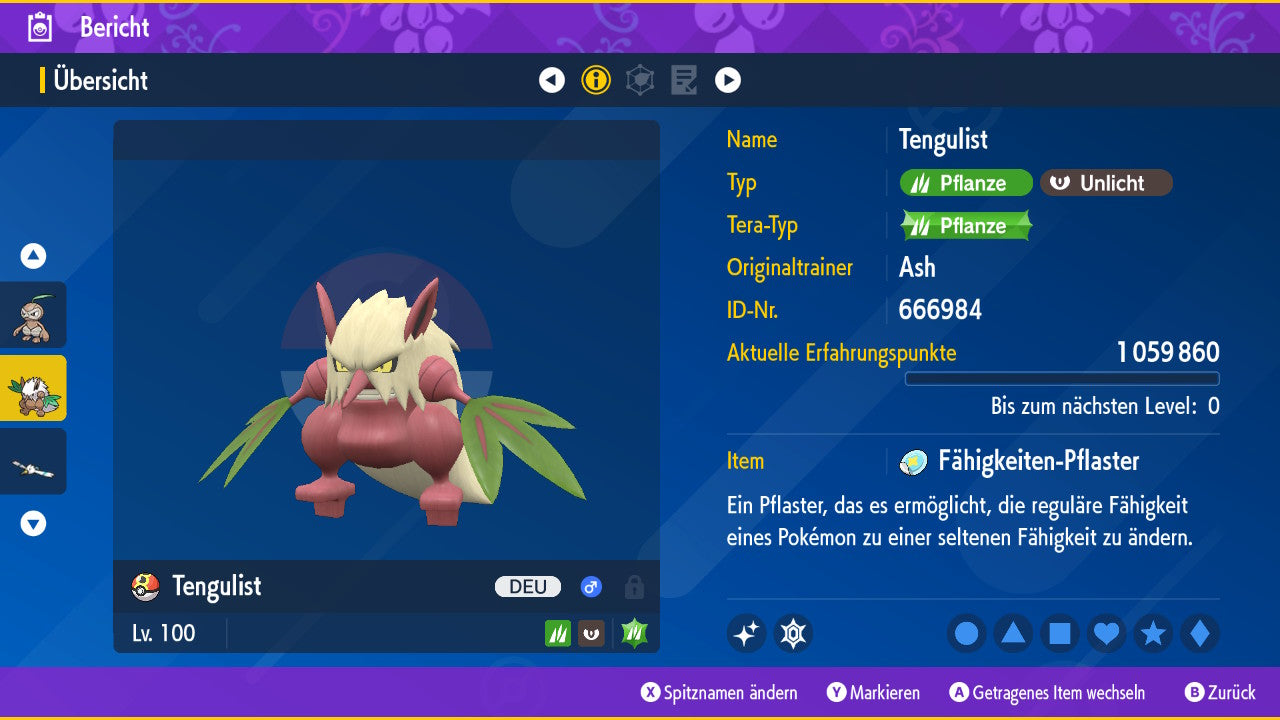The width and height of the screenshot is (1280, 720).
Task: Toggle the heart marking
Action: coord(1106,633)
